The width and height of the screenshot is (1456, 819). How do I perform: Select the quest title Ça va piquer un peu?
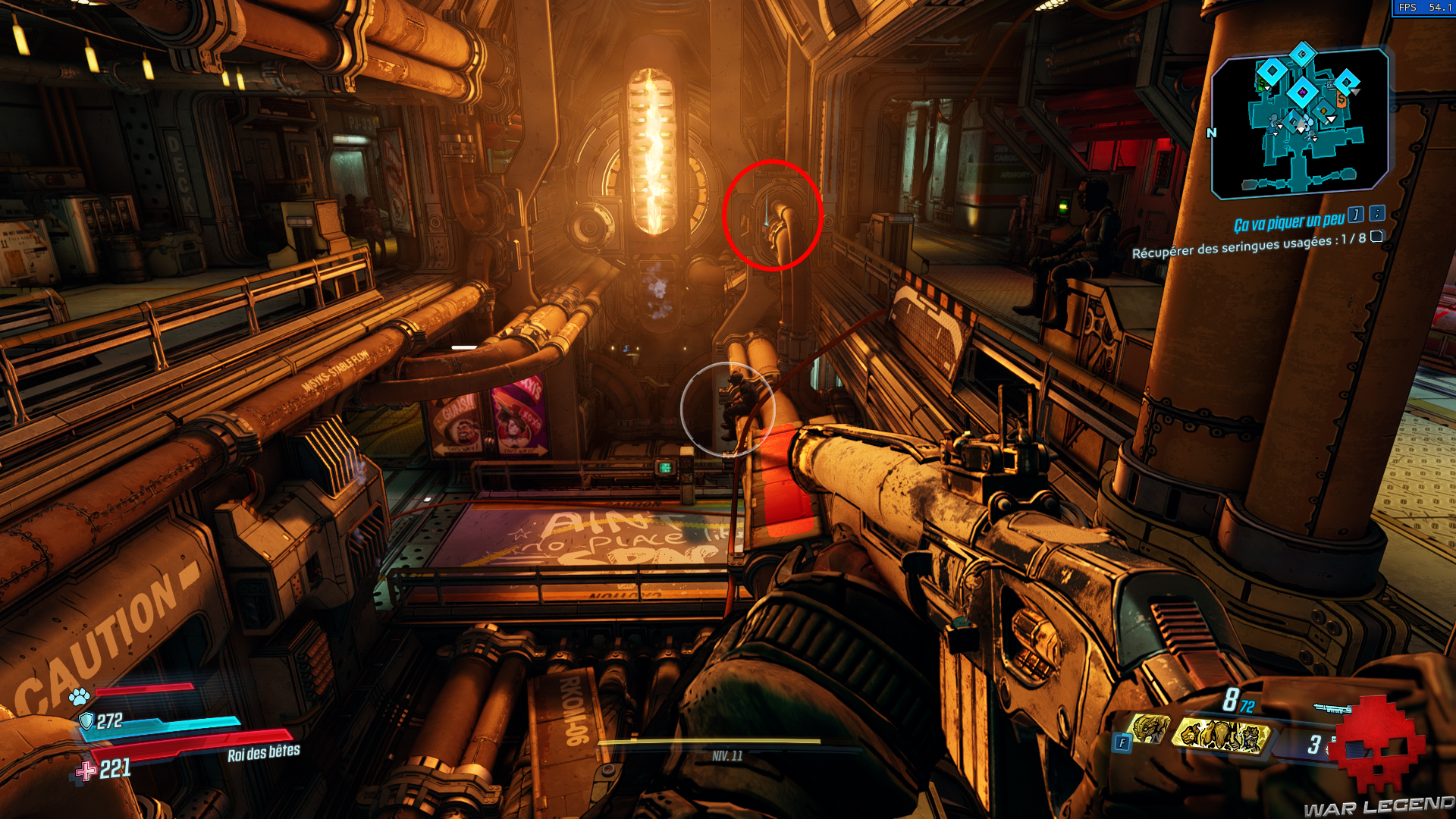(1289, 220)
